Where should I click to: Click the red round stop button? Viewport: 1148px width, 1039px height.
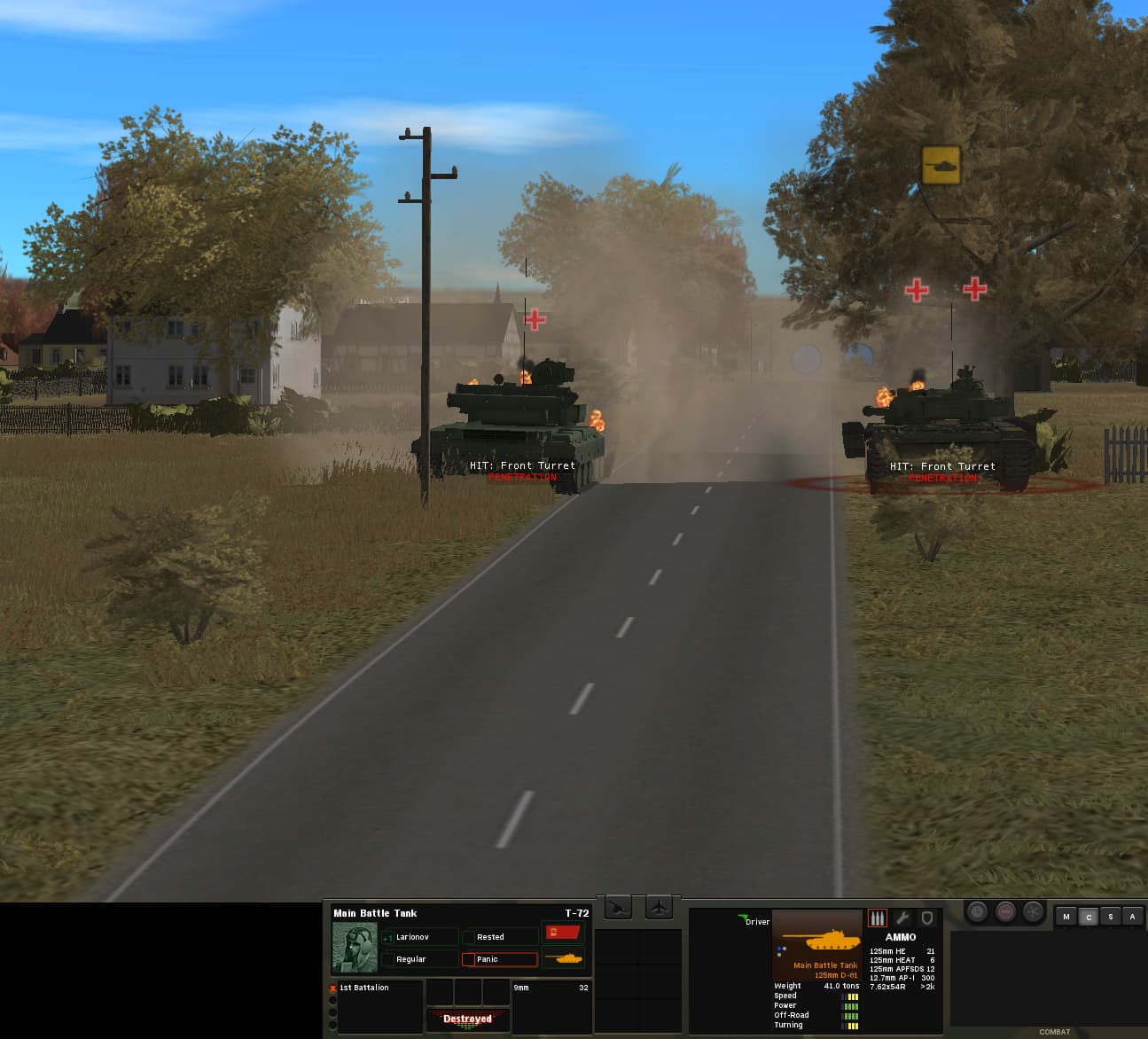point(1005,911)
